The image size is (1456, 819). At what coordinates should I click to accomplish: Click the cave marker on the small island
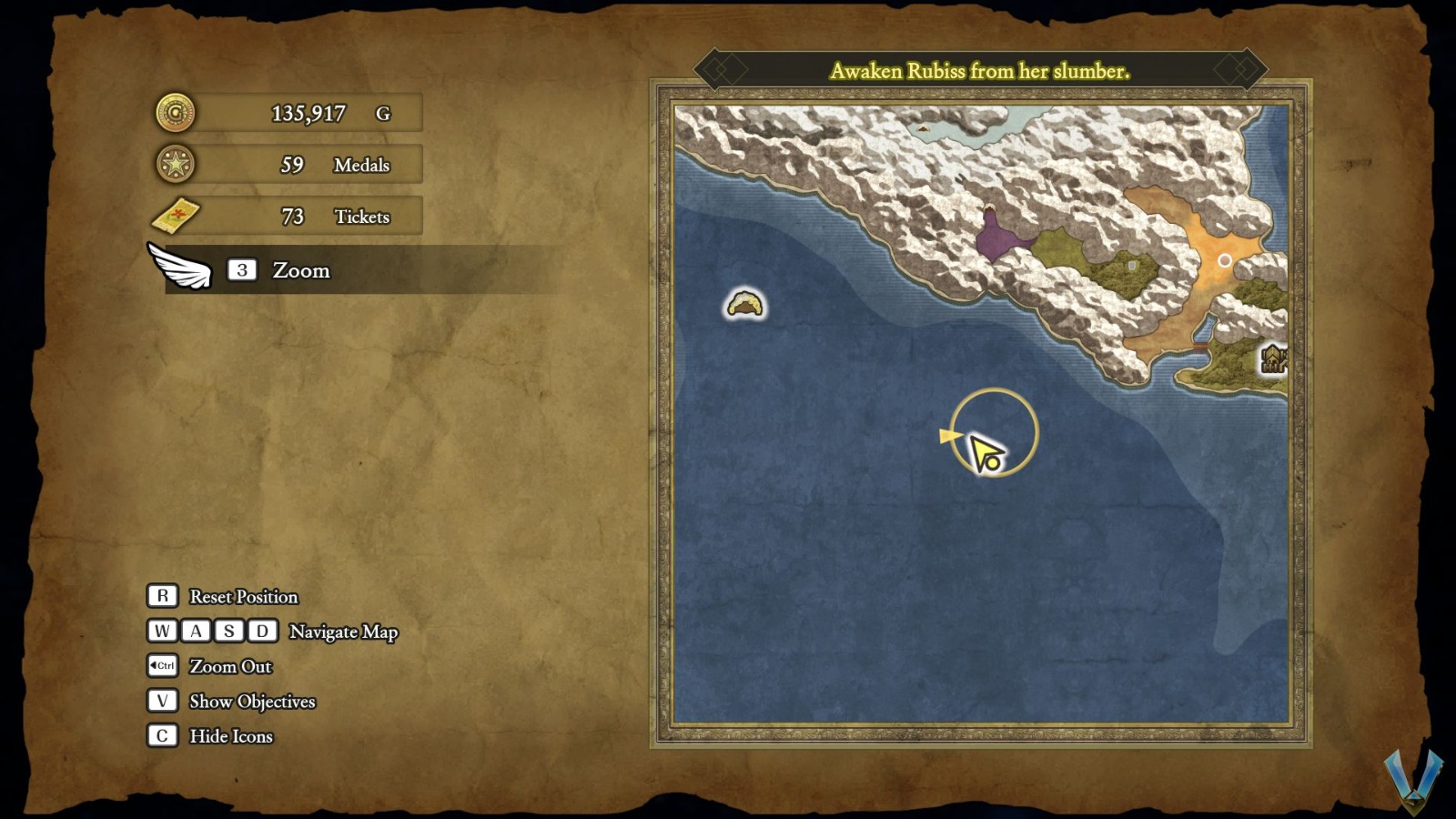744,304
